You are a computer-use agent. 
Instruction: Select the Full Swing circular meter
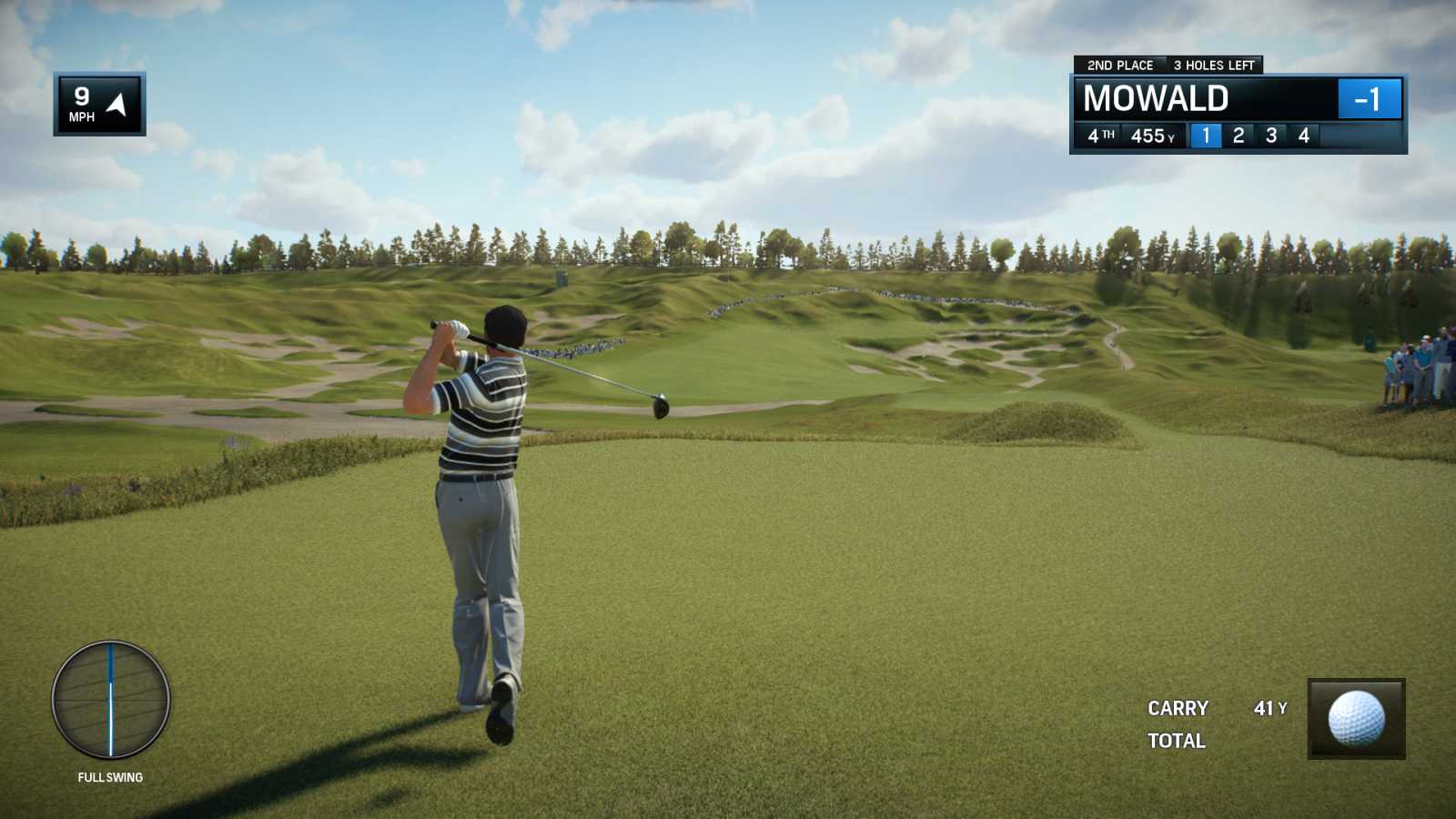pyautogui.click(x=111, y=699)
